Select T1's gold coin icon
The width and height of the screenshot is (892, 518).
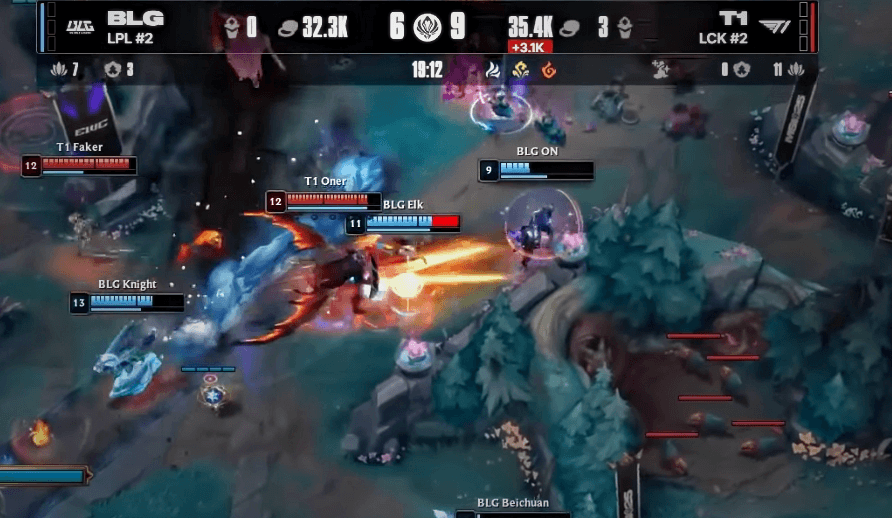572,28
